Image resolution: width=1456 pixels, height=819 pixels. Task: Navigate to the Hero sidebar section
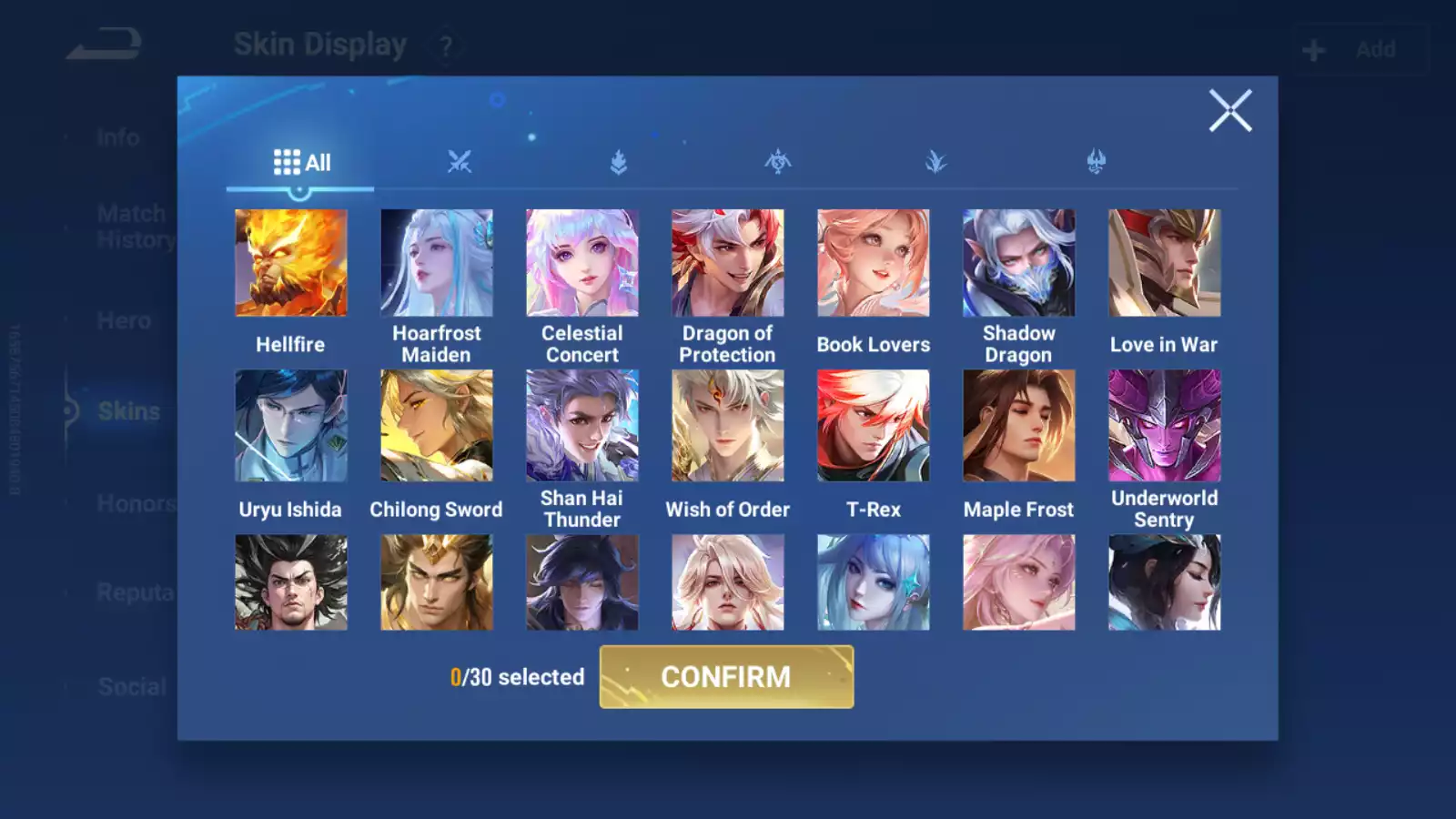125,320
